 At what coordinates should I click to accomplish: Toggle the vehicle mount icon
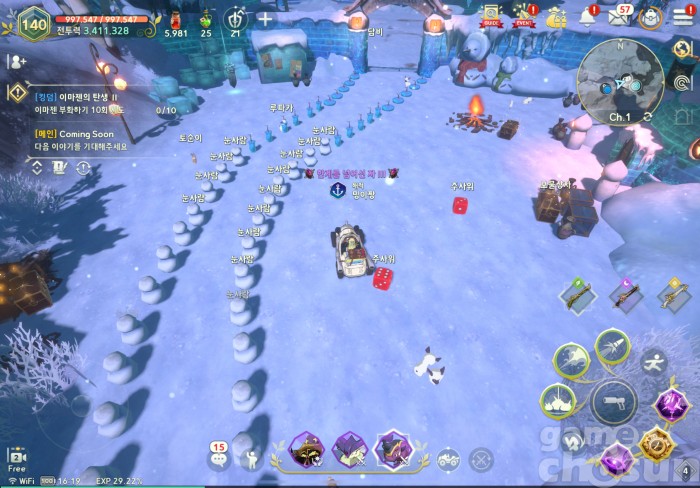tap(448, 461)
